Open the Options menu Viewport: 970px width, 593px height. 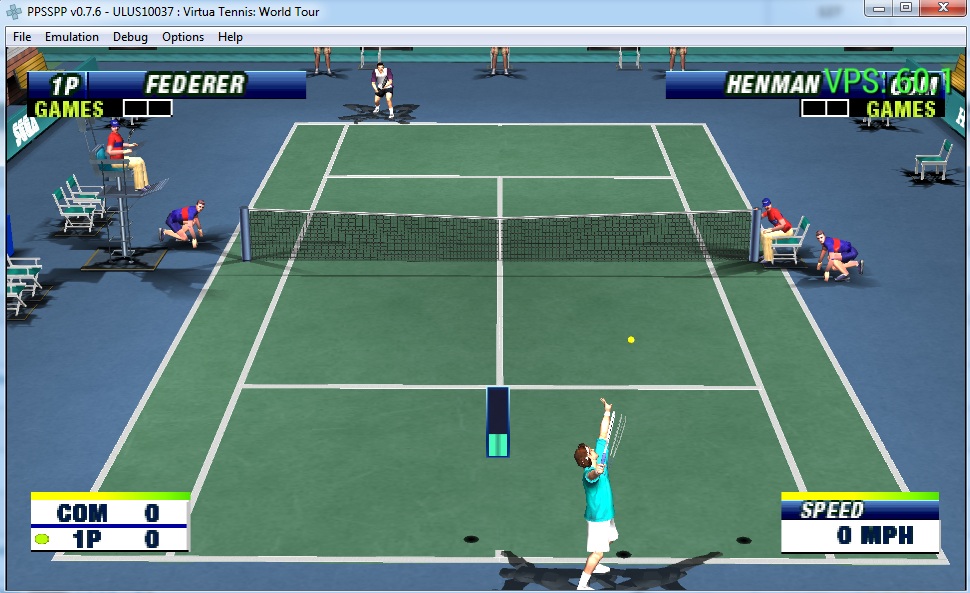pos(183,37)
